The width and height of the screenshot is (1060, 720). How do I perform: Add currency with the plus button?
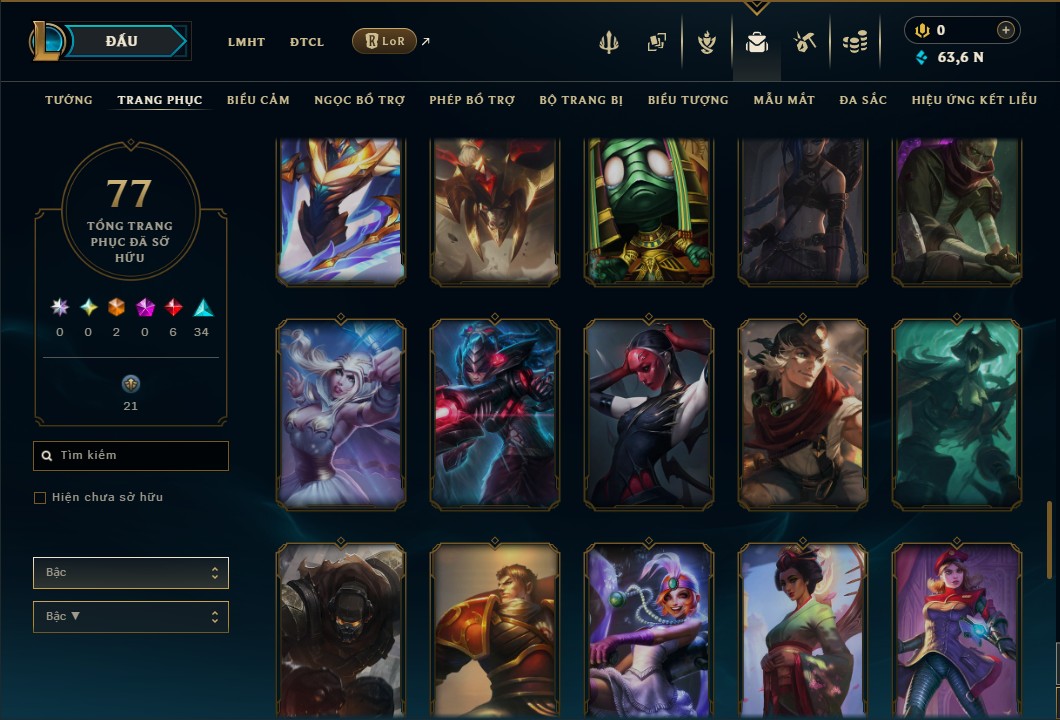point(1006,31)
